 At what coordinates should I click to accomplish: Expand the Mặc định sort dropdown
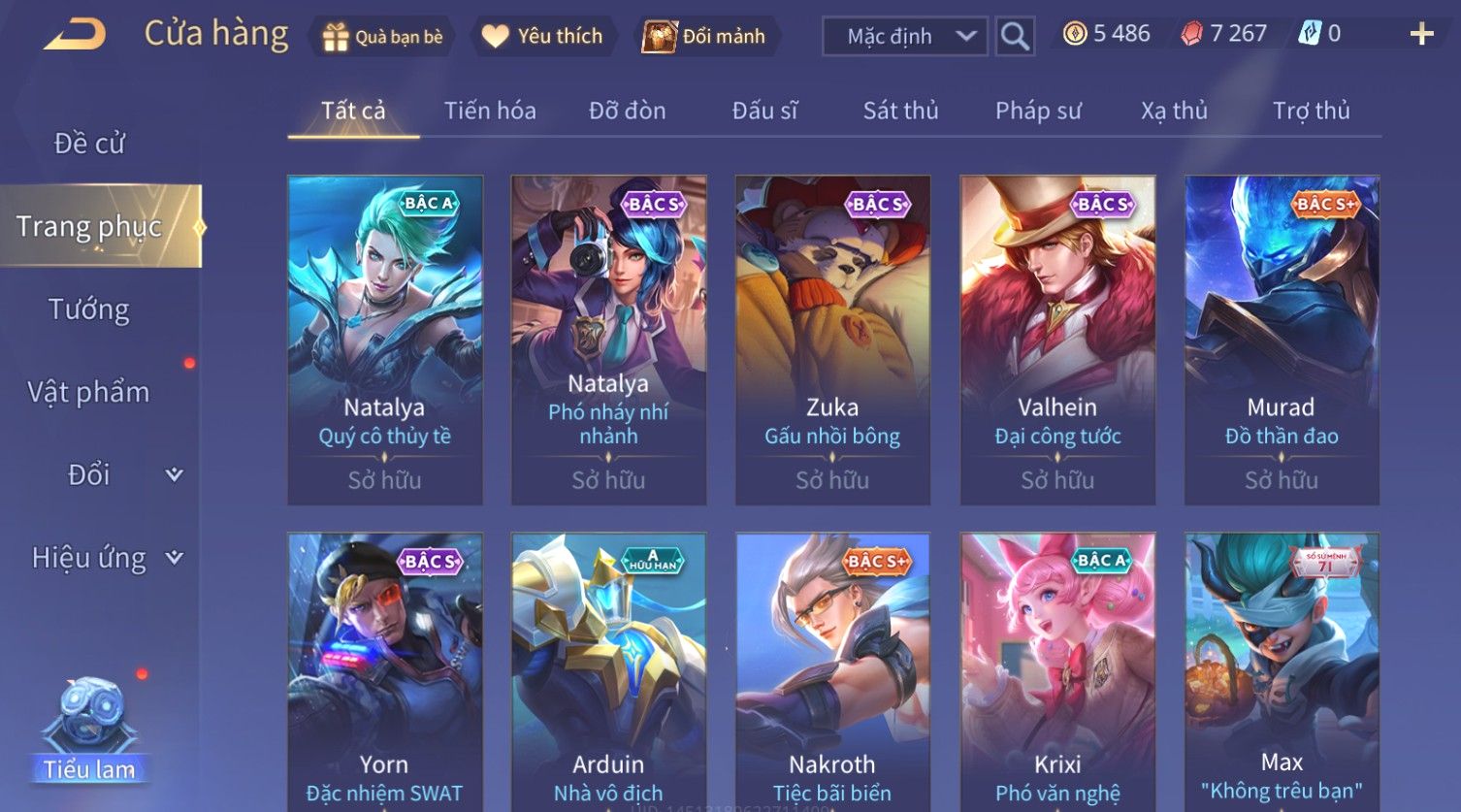[x=904, y=37]
